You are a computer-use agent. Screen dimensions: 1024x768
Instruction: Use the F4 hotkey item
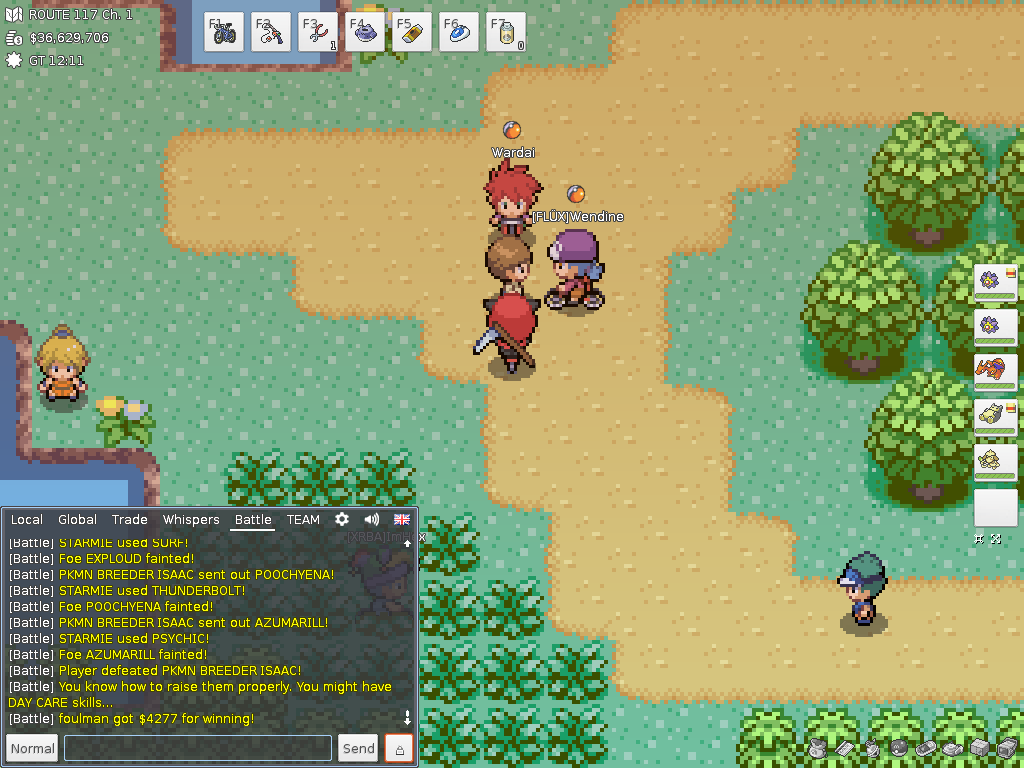[x=365, y=32]
